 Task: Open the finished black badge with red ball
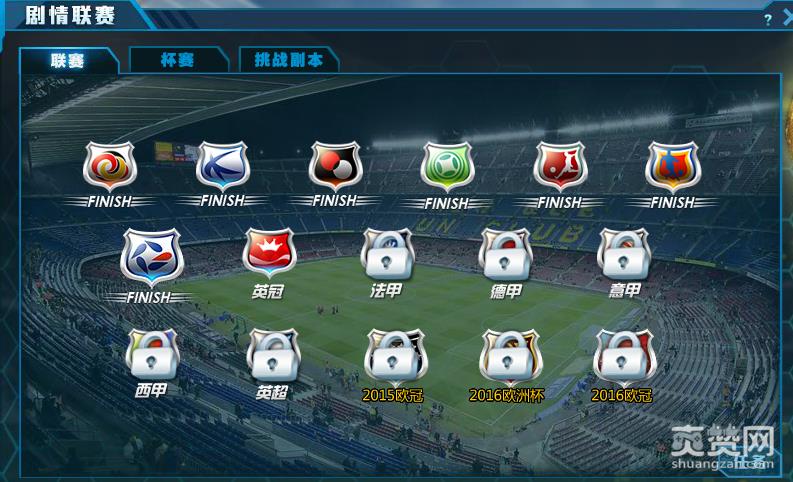point(334,167)
